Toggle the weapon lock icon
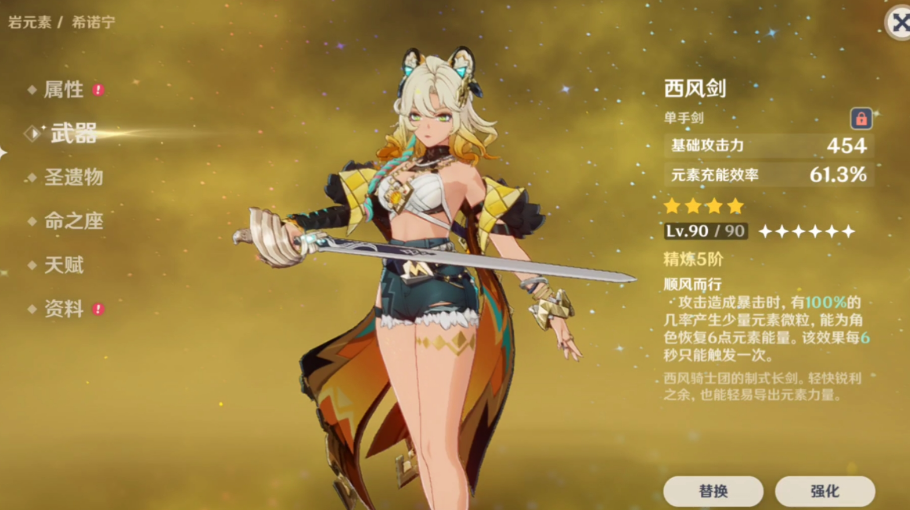This screenshot has height=510, width=910. [x=860, y=118]
